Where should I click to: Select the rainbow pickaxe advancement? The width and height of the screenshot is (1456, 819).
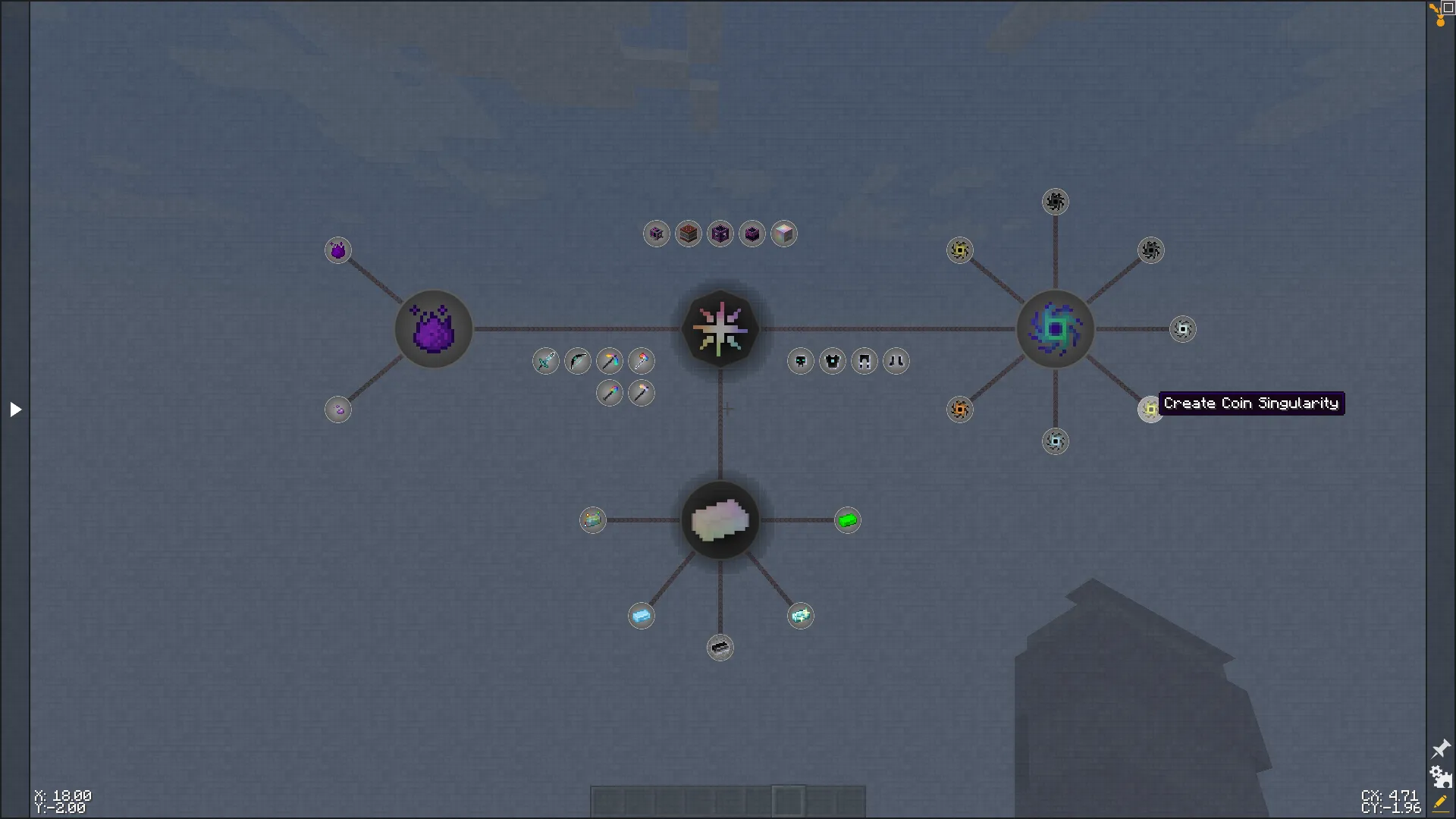[610, 362]
